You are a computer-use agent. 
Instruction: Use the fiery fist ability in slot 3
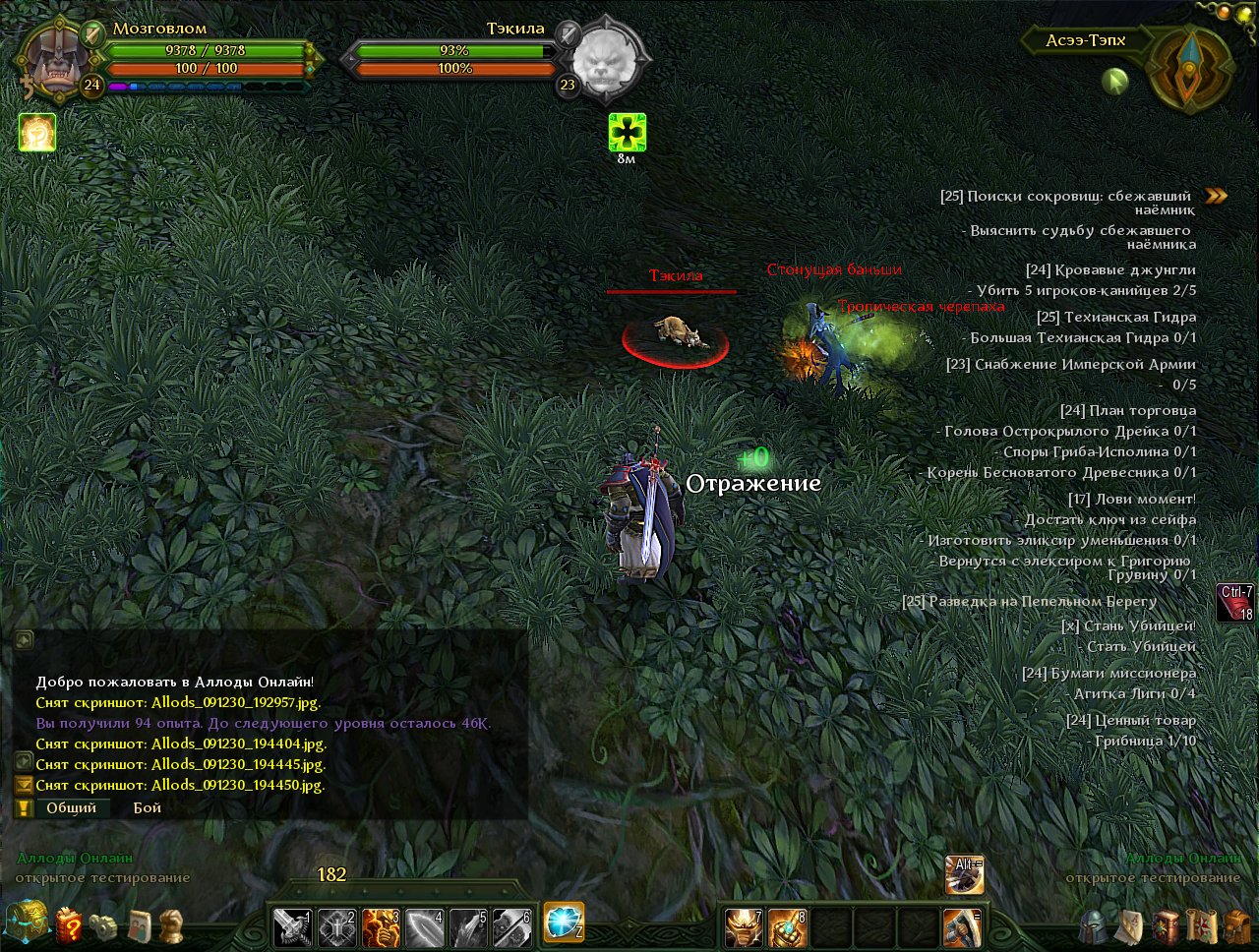click(x=381, y=927)
